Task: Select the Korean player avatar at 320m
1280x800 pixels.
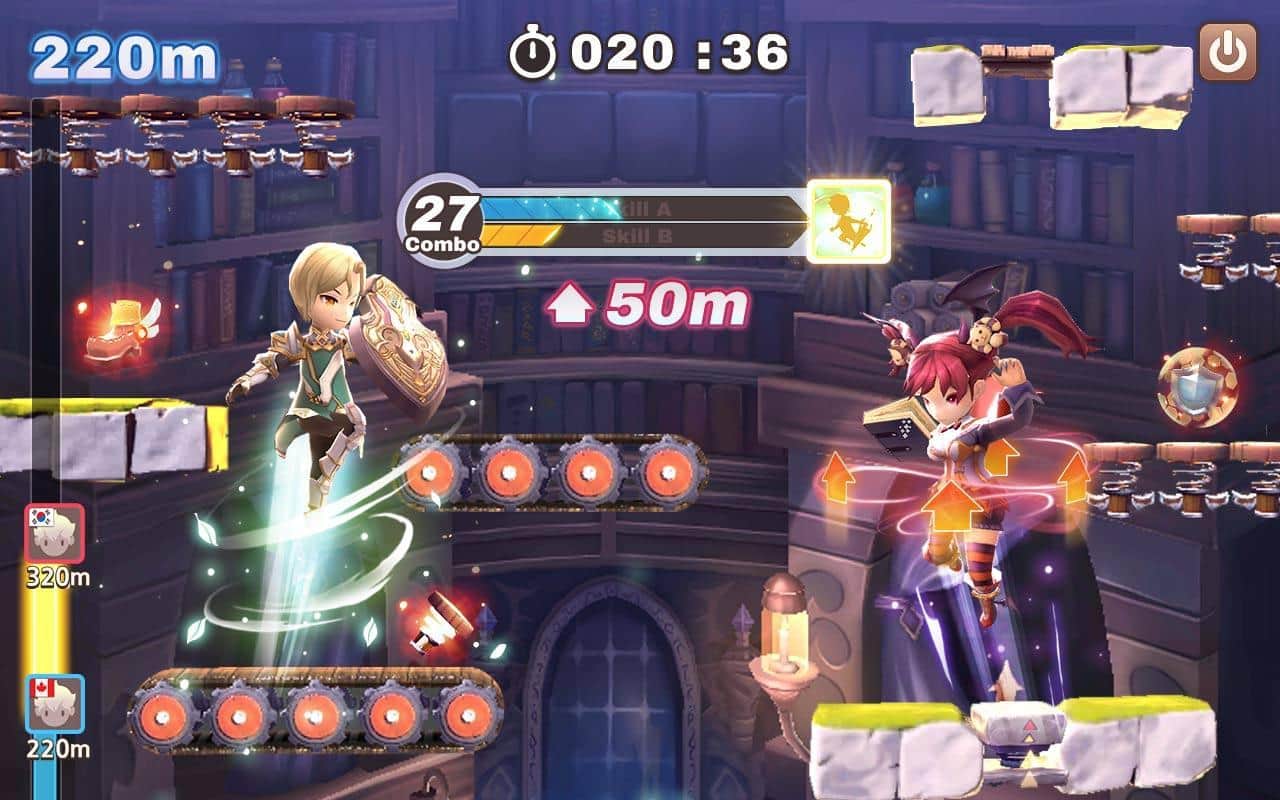Action: coord(54,534)
